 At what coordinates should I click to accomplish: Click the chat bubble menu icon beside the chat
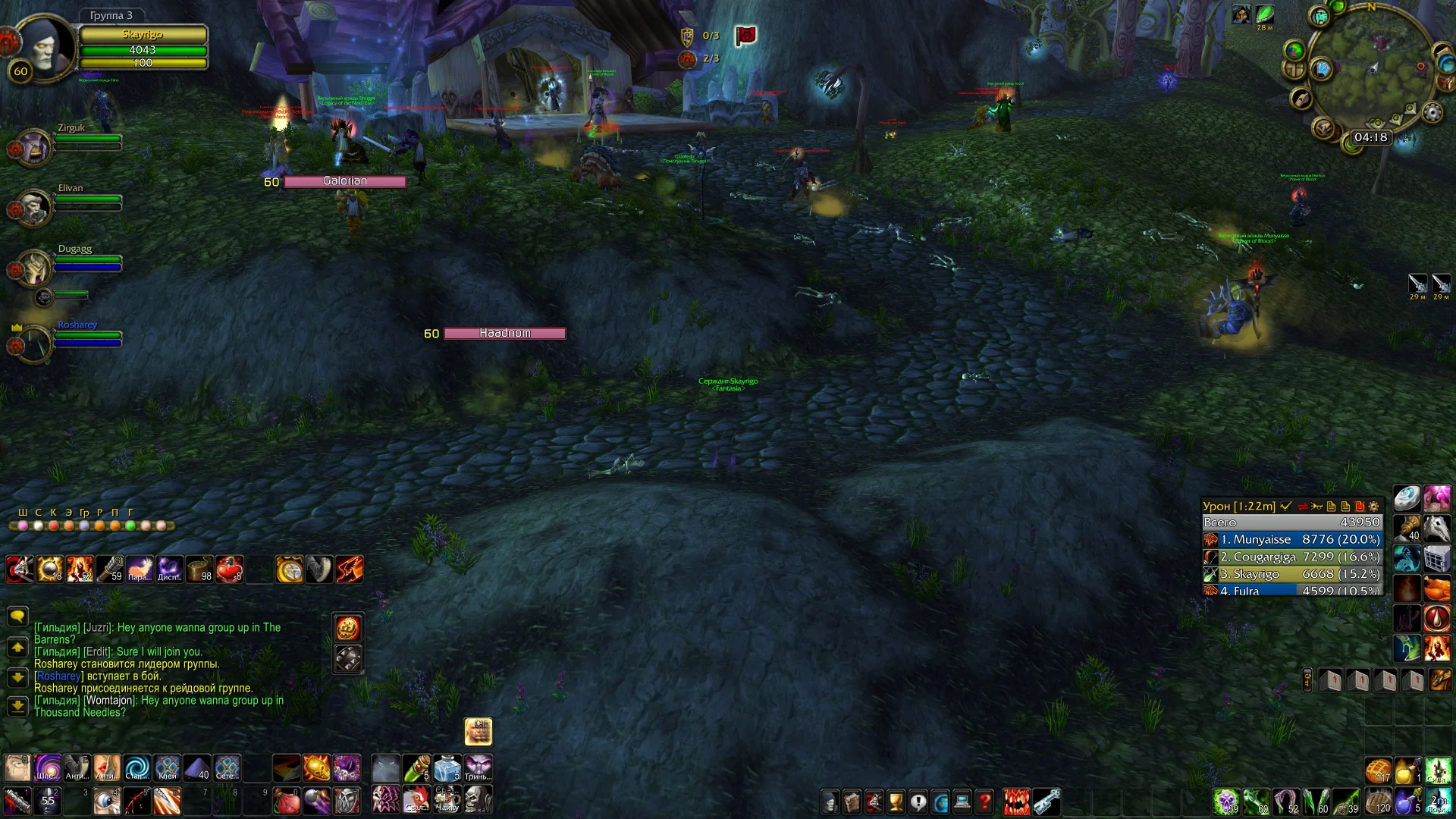17,617
